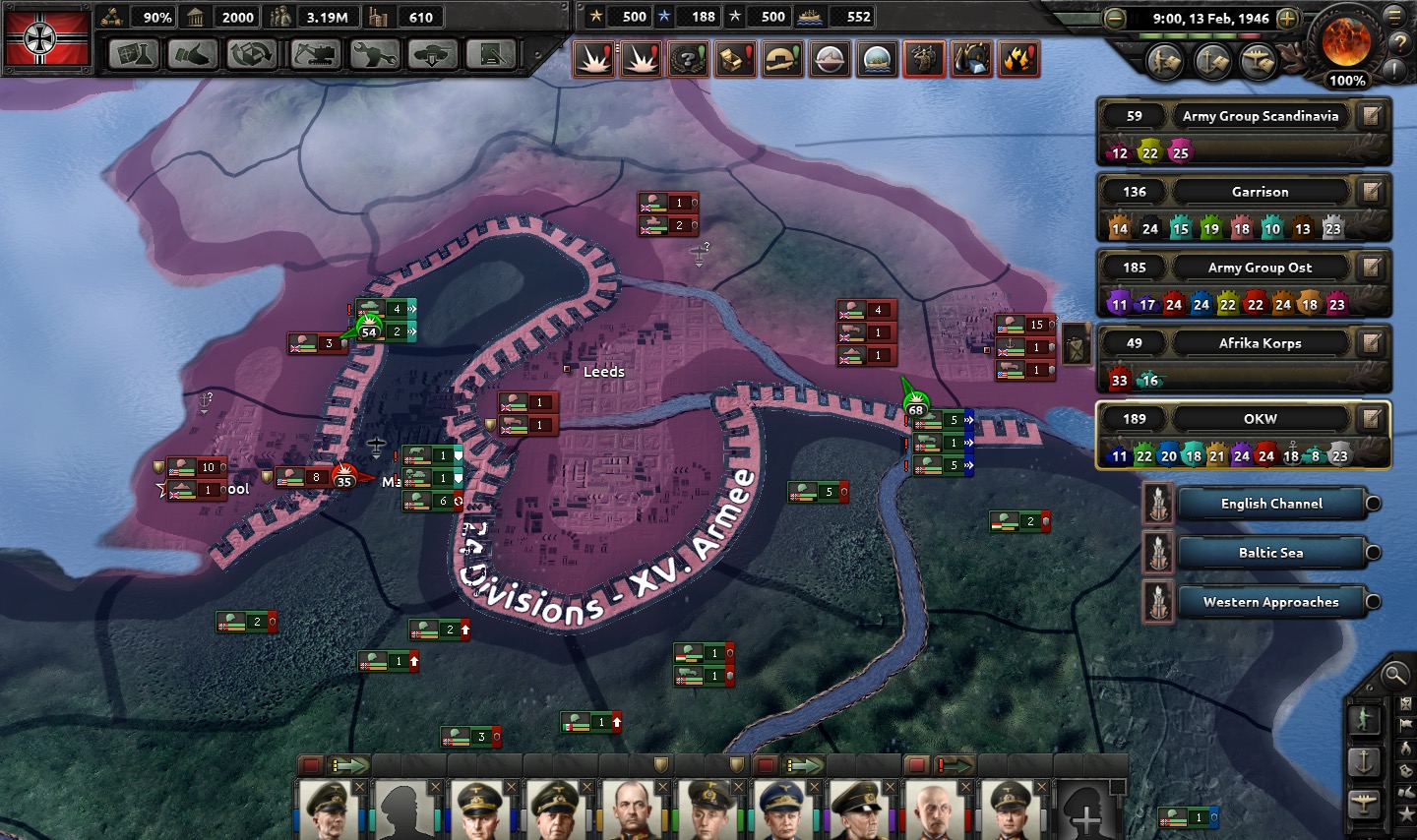
Task: Open the Western Approaches naval theater
Action: (1271, 602)
